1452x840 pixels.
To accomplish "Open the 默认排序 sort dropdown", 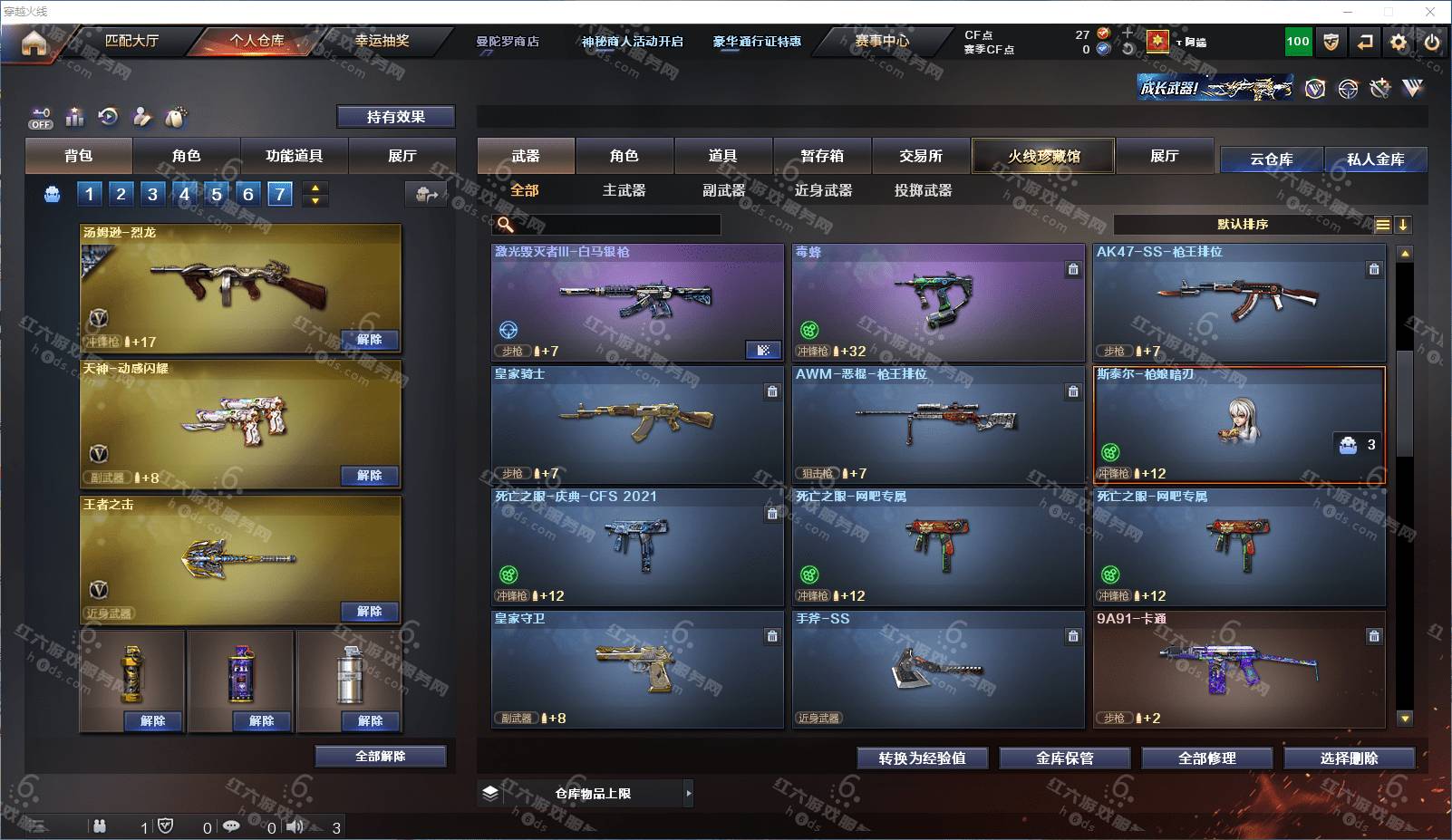I will coord(1243,225).
